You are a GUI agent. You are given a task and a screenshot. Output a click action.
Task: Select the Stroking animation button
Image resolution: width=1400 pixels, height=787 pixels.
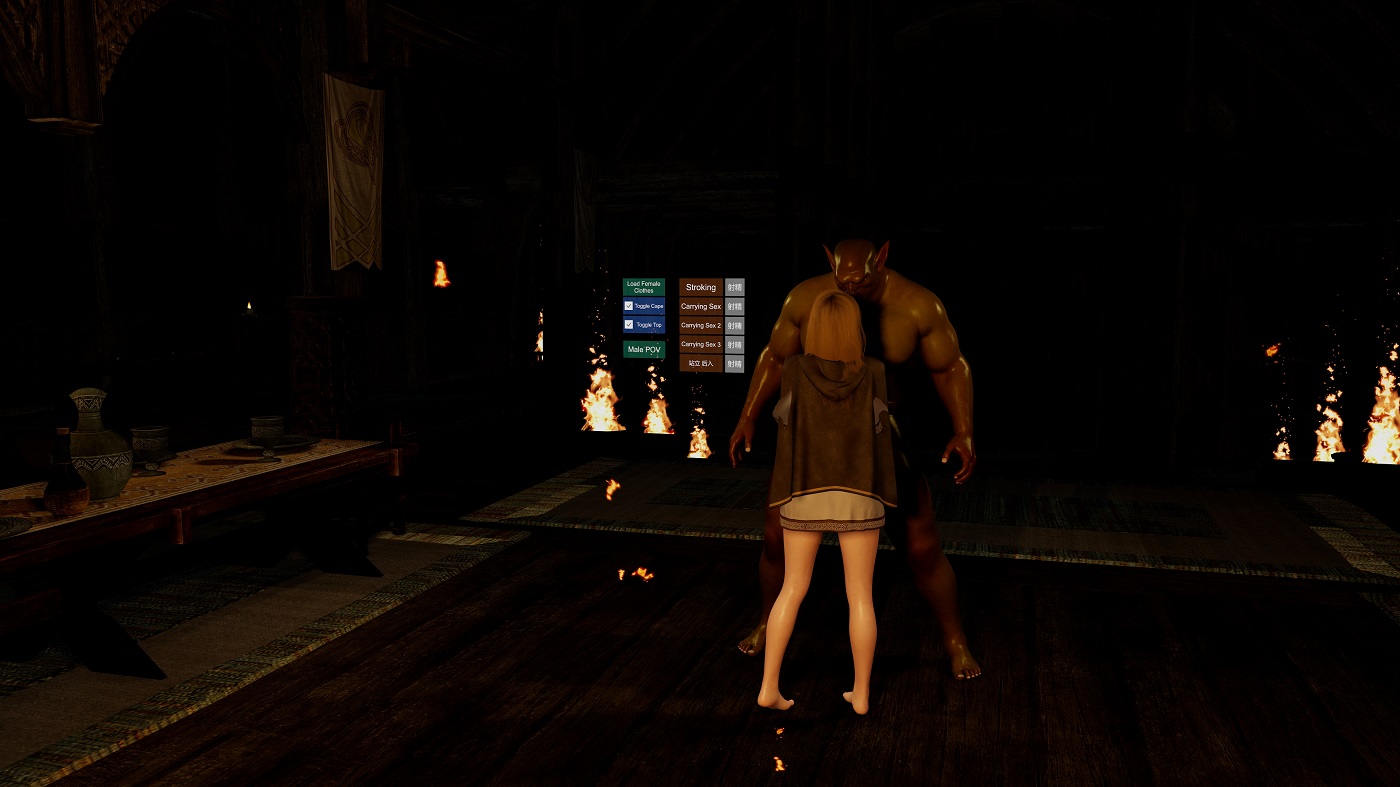pyautogui.click(x=700, y=288)
